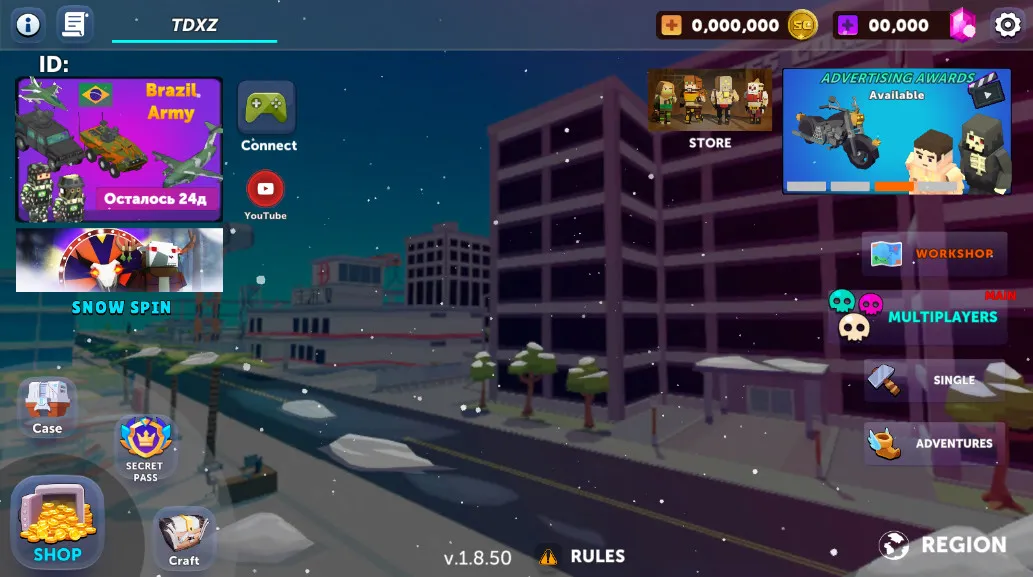Click the TDXZ player name field
Viewport: 1033px width, 577px height.
pyautogui.click(x=194, y=25)
